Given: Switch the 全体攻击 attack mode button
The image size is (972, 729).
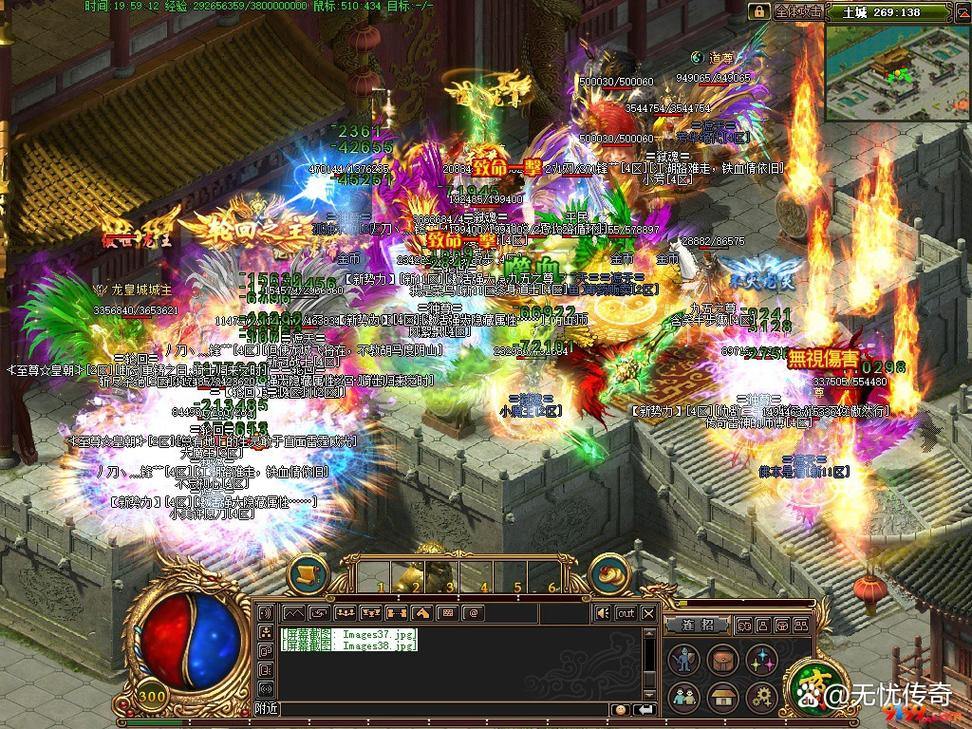Looking at the screenshot, I should tap(798, 11).
